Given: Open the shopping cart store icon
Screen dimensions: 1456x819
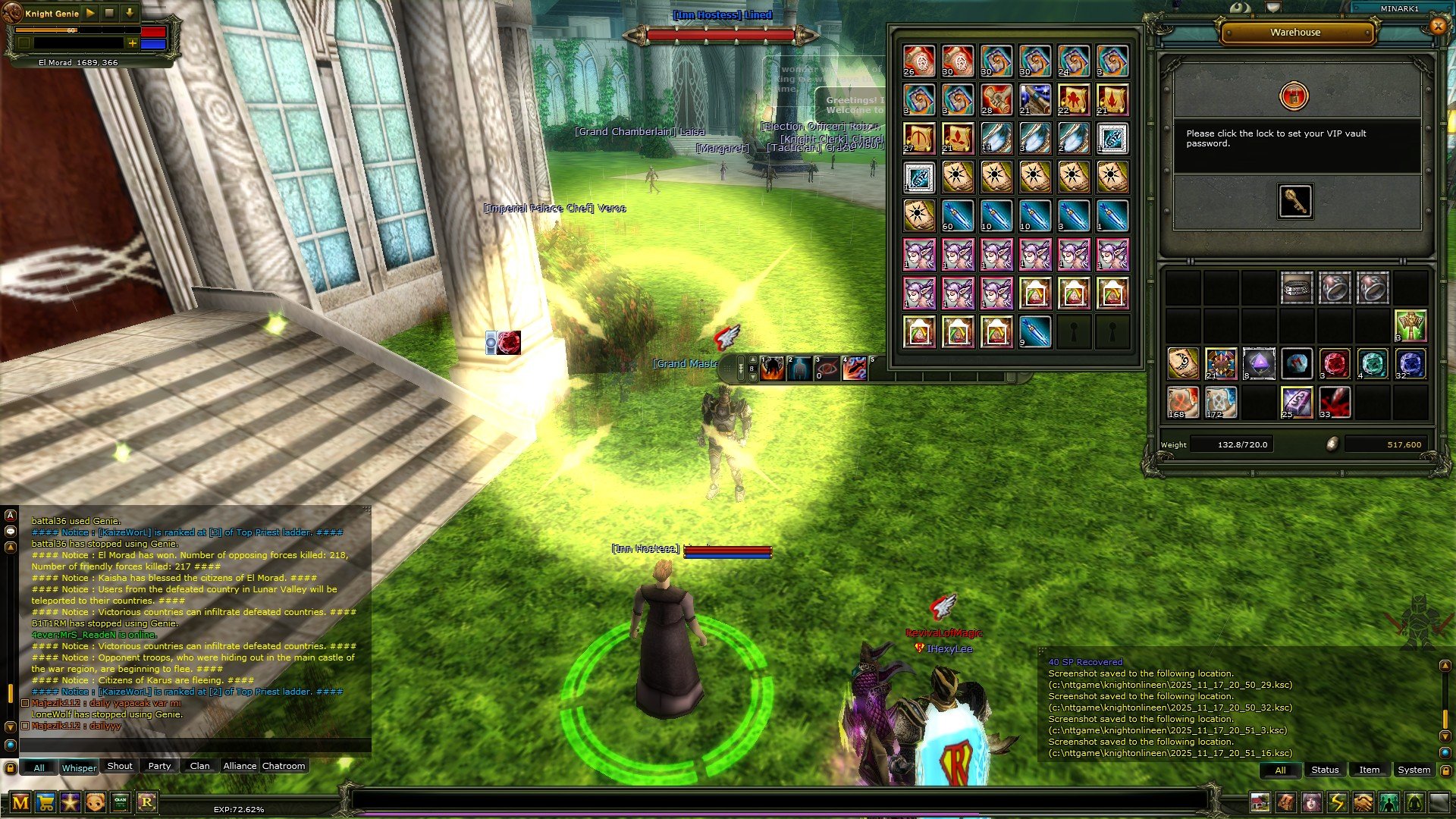Looking at the screenshot, I should coord(45,802).
